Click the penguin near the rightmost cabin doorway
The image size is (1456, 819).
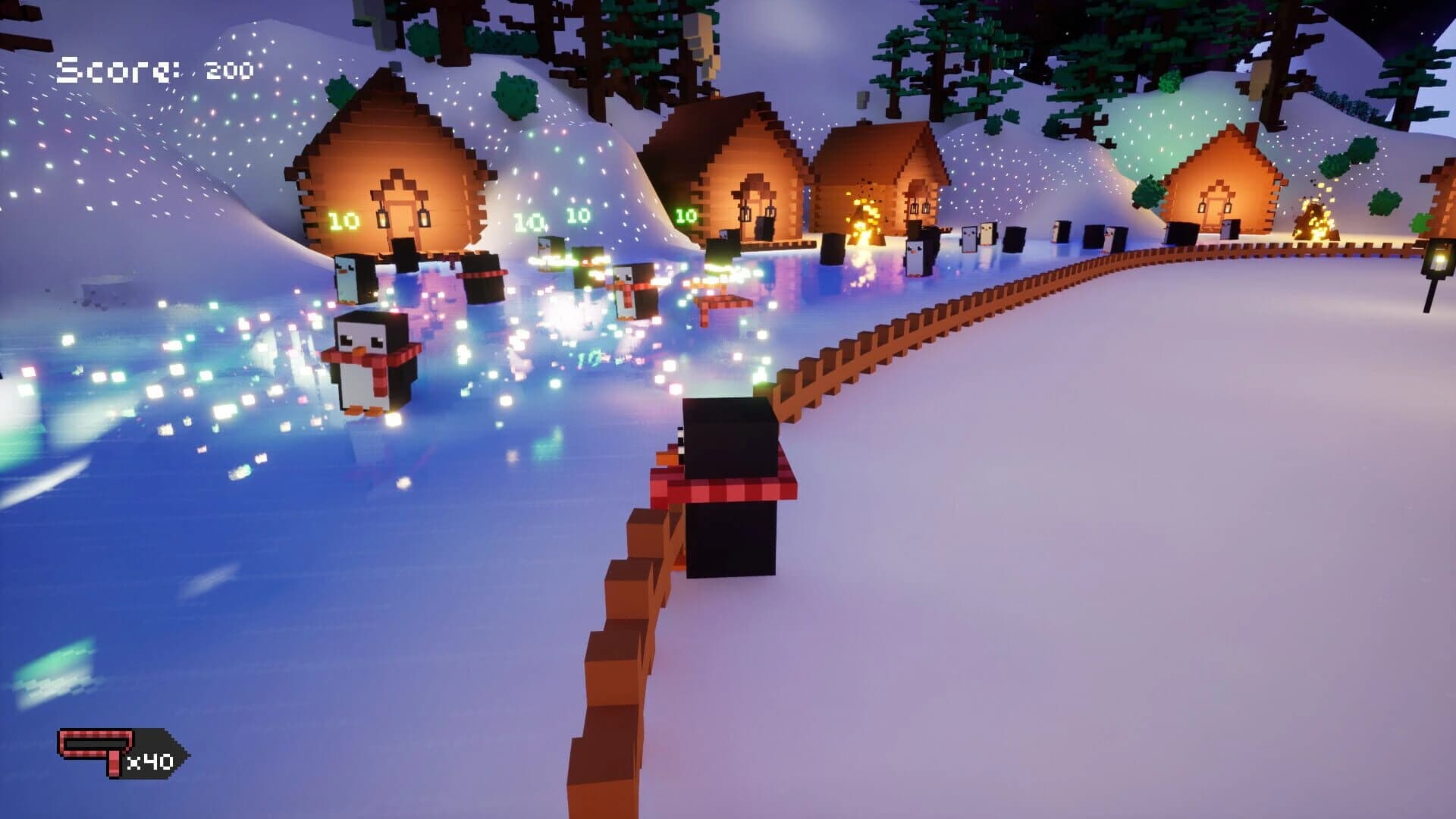1230,229
